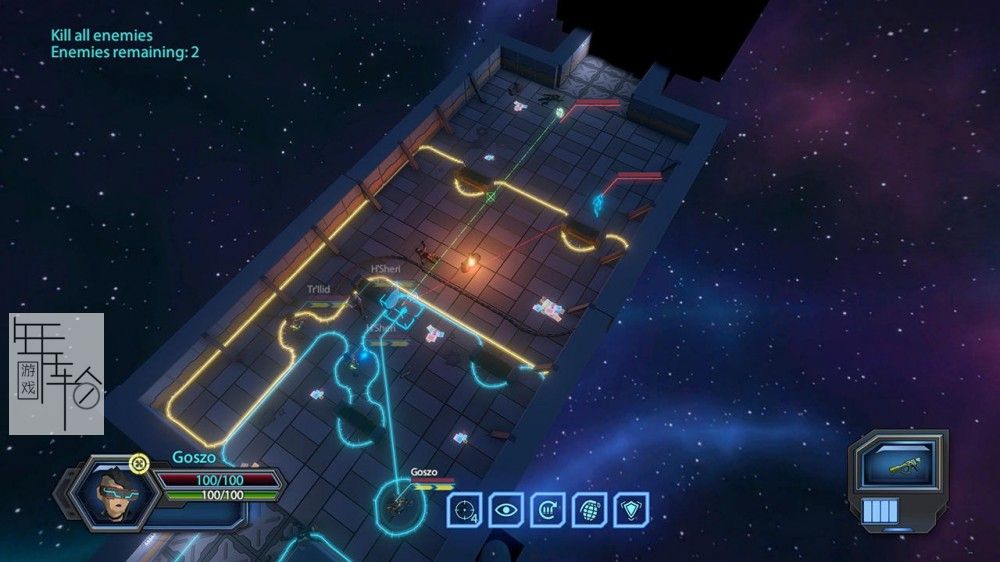Click the yellow badge on Goszo's portrait
This screenshot has width=1000, height=562.
[x=139, y=462]
